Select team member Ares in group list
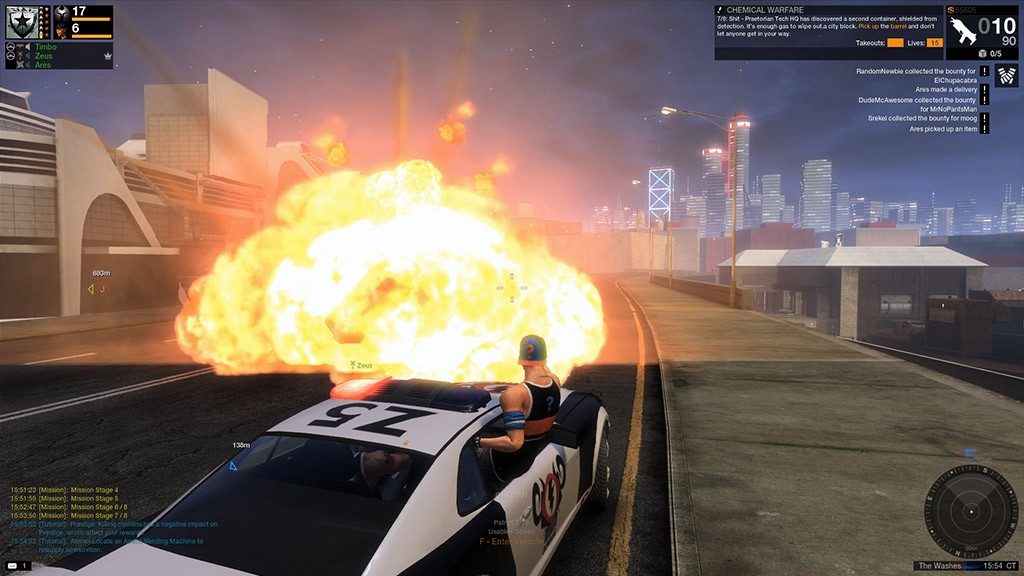Image resolution: width=1024 pixels, height=576 pixels. (42, 65)
